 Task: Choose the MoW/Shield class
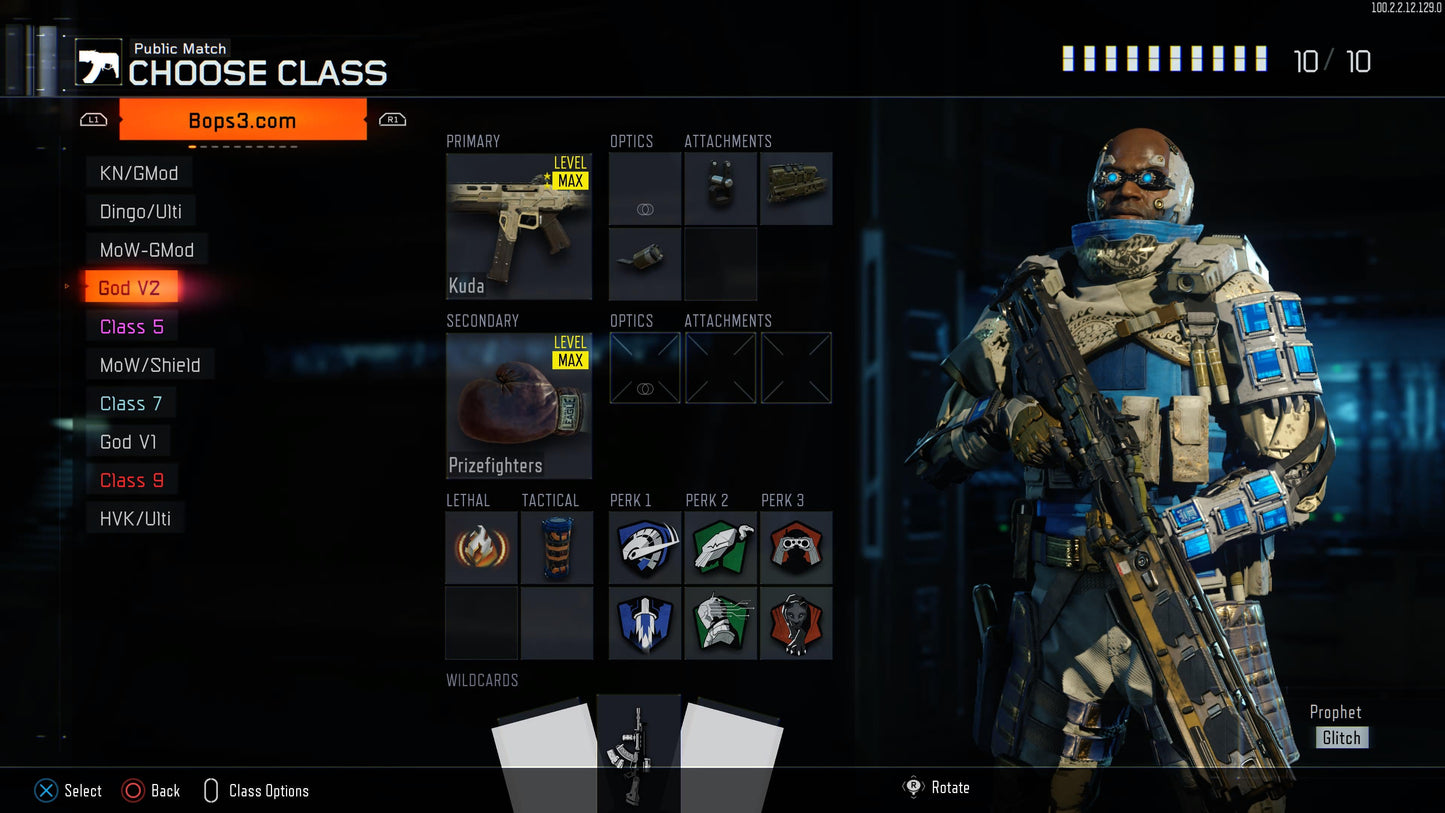tap(150, 365)
